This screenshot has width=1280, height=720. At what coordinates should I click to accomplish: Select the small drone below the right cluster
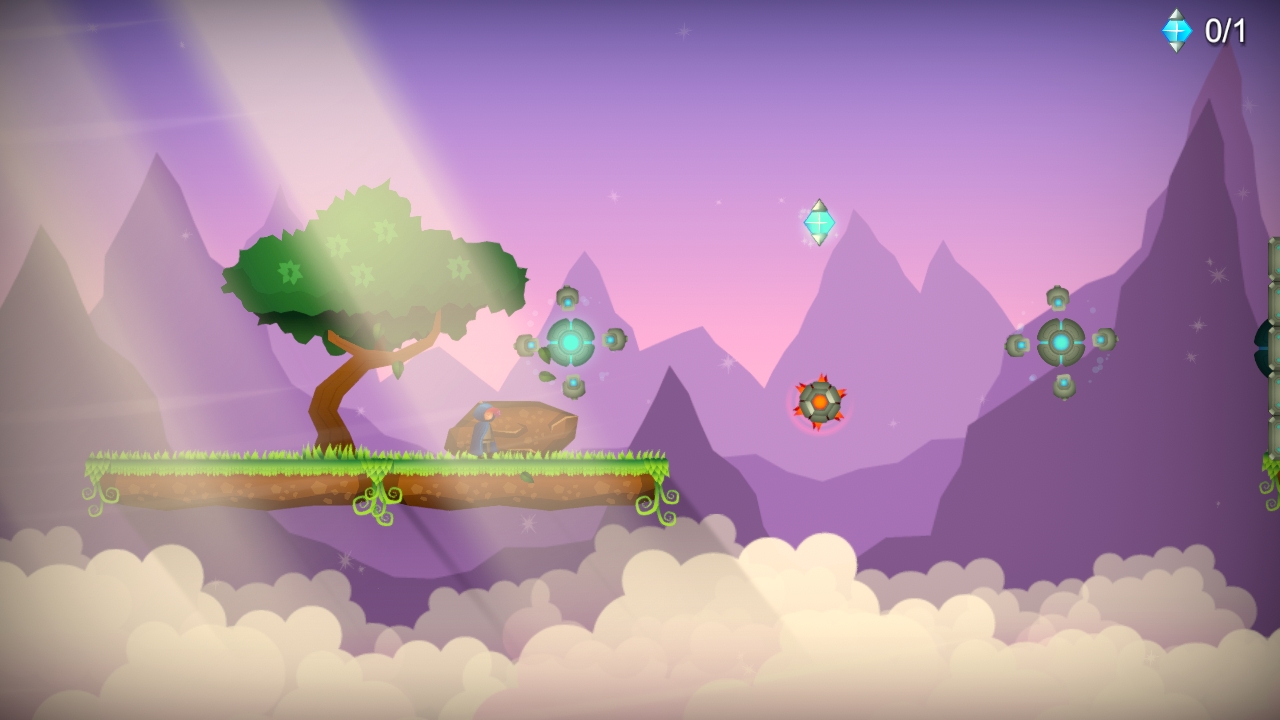click(x=1063, y=385)
